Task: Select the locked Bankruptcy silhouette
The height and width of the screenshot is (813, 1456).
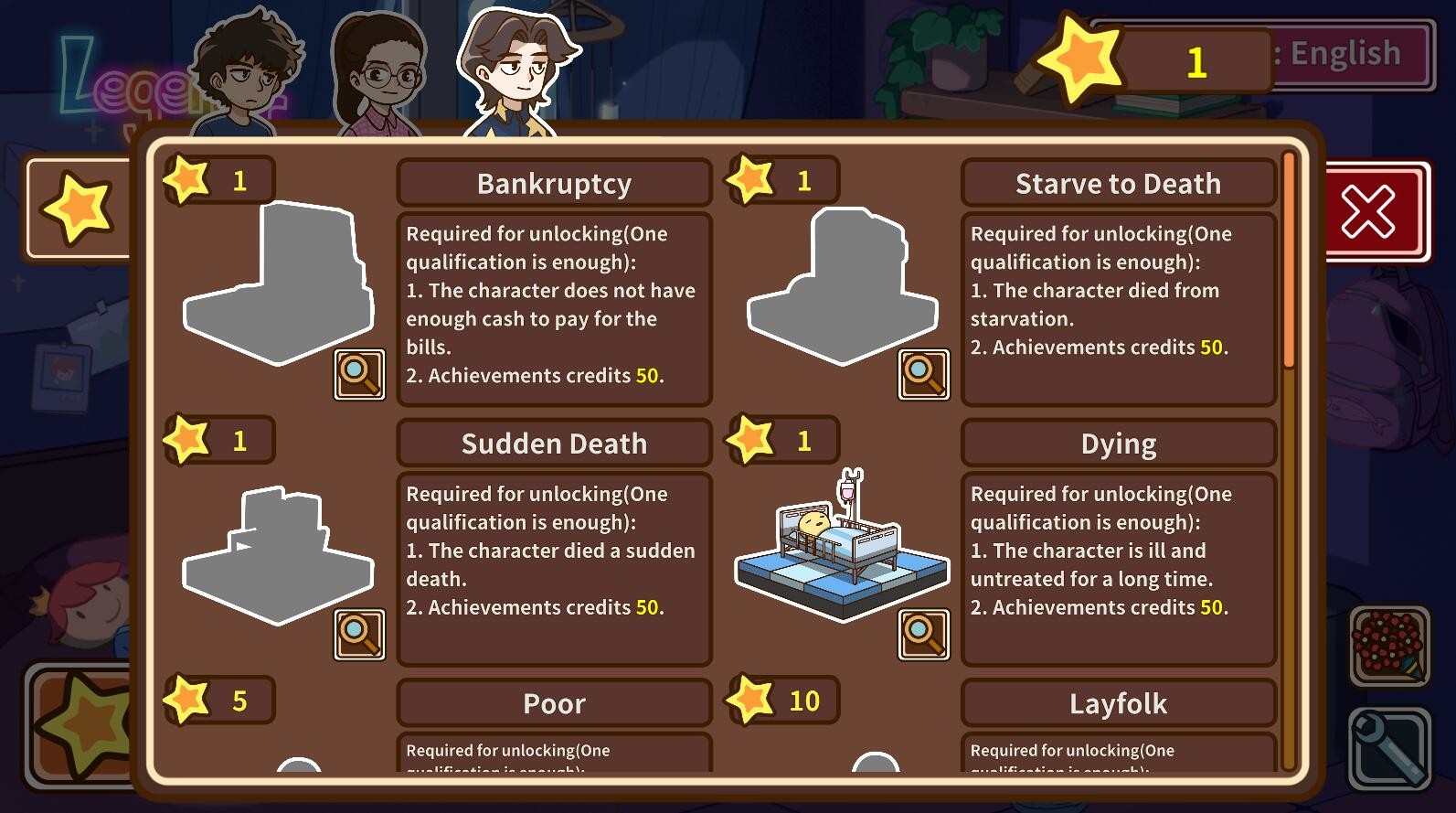Action: 279,283
